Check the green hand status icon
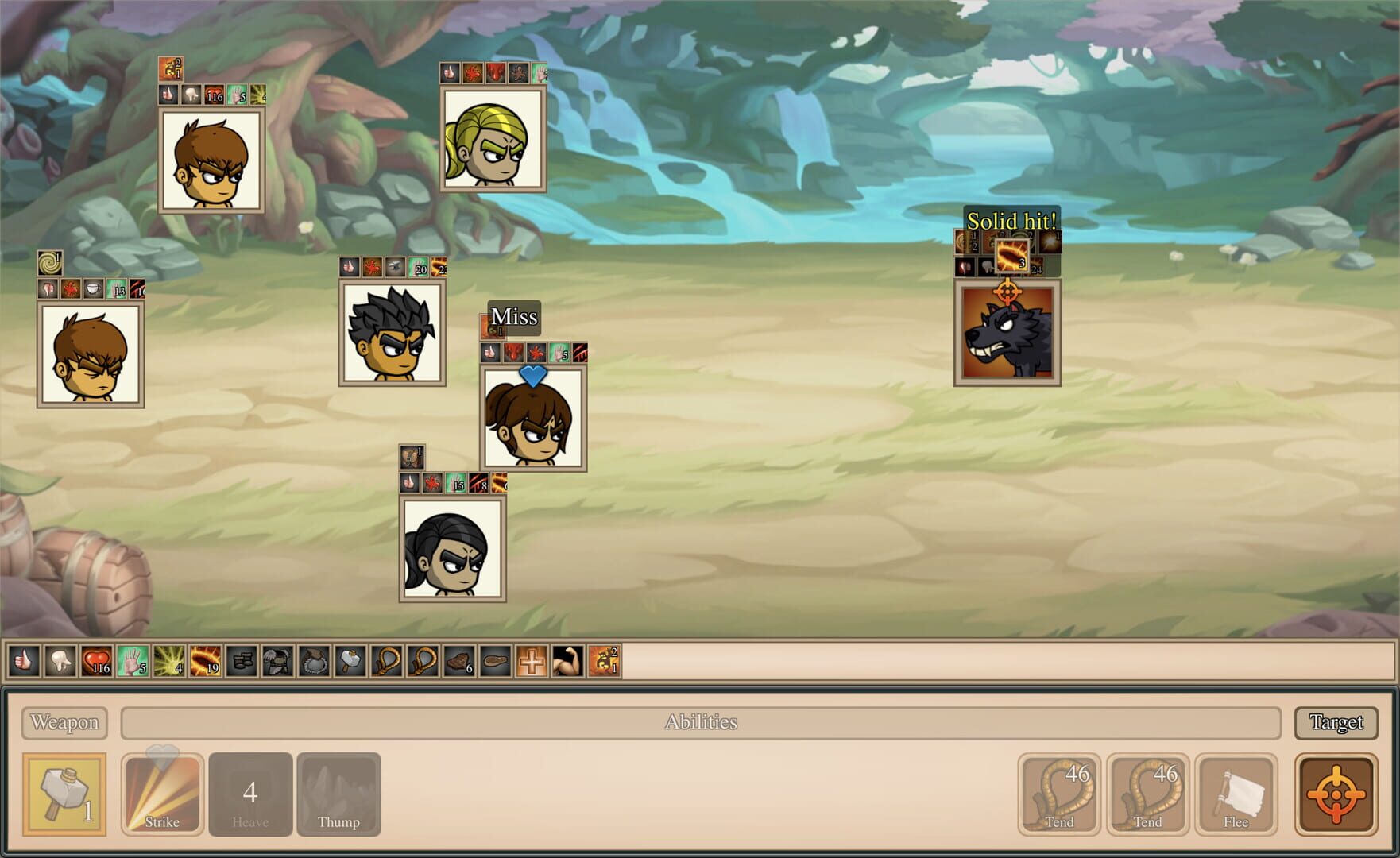Screen dimensions: 1400x858 click(x=132, y=661)
